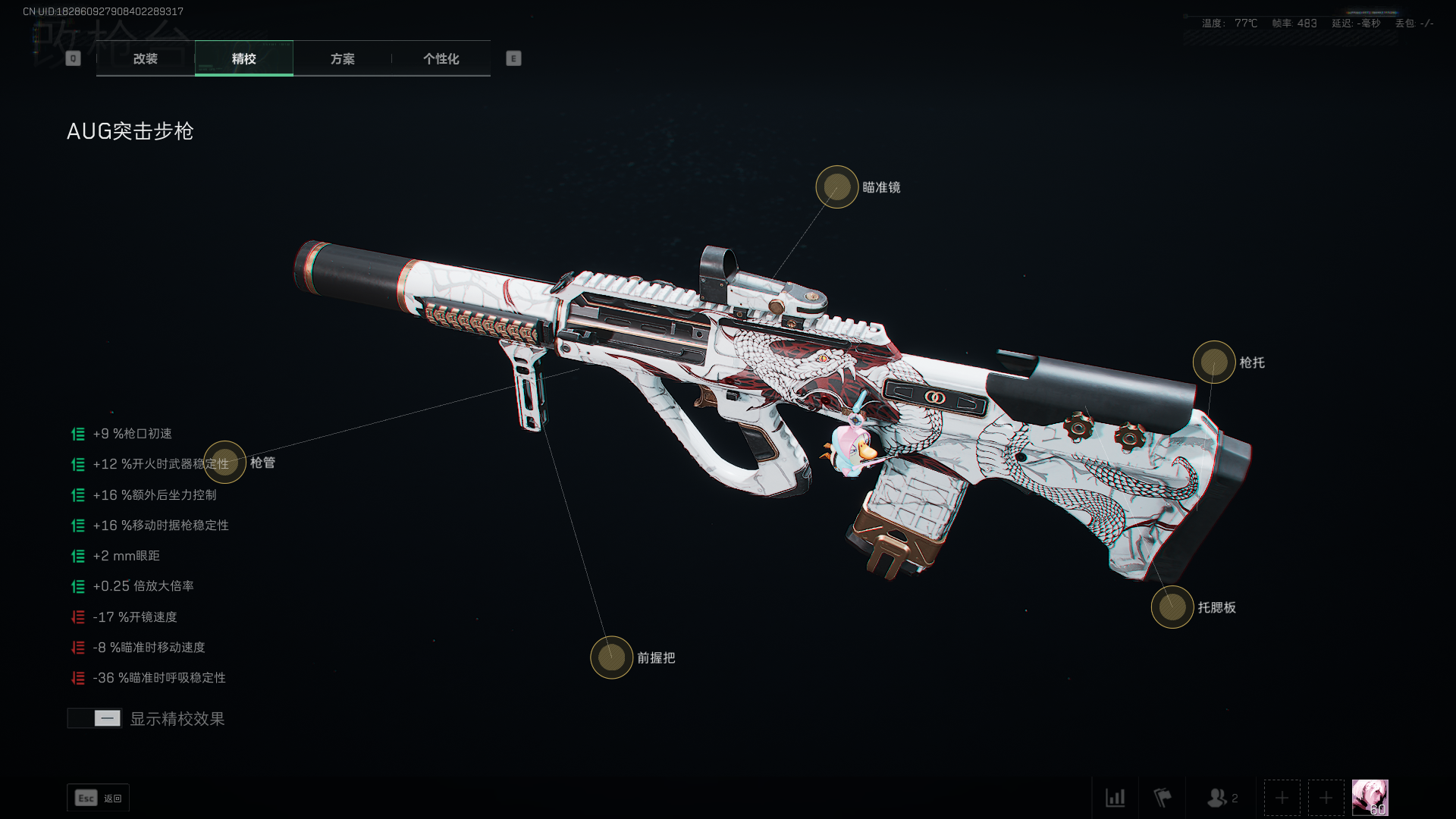Toggle 显示精校效果 calibration effects display
This screenshot has height=819, width=1456.
(95, 718)
